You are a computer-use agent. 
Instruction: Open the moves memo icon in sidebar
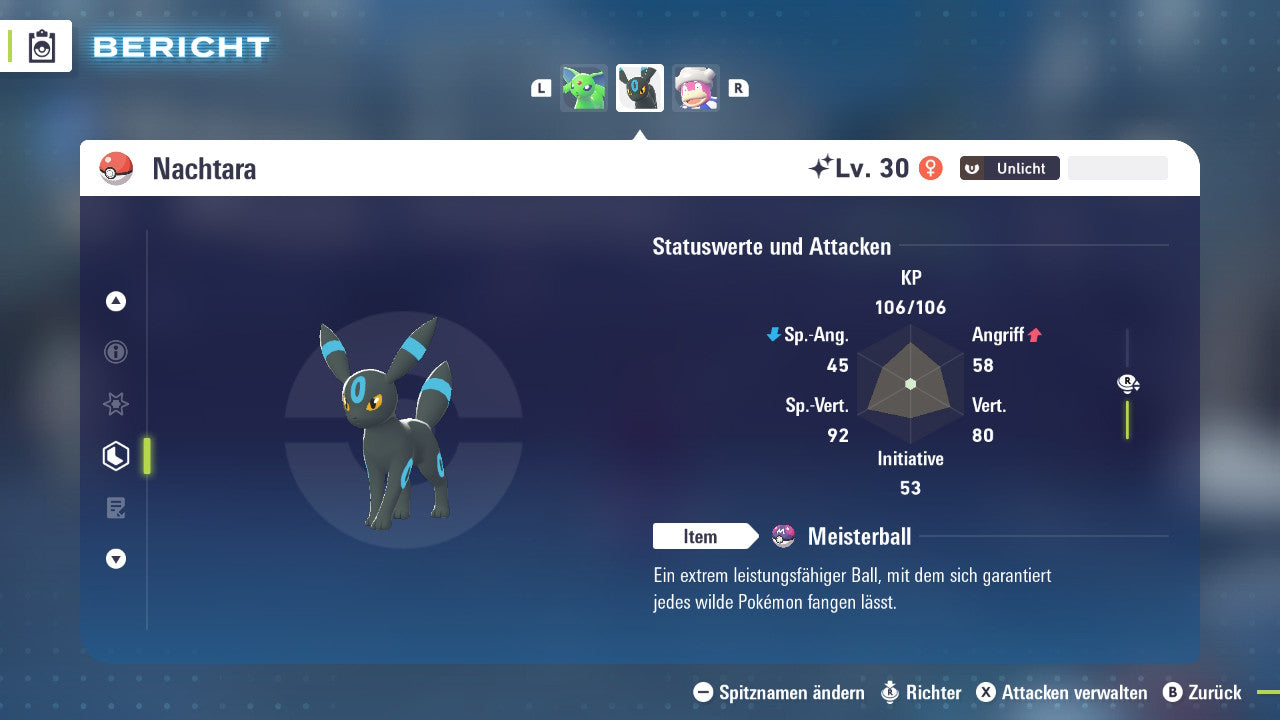pos(115,507)
